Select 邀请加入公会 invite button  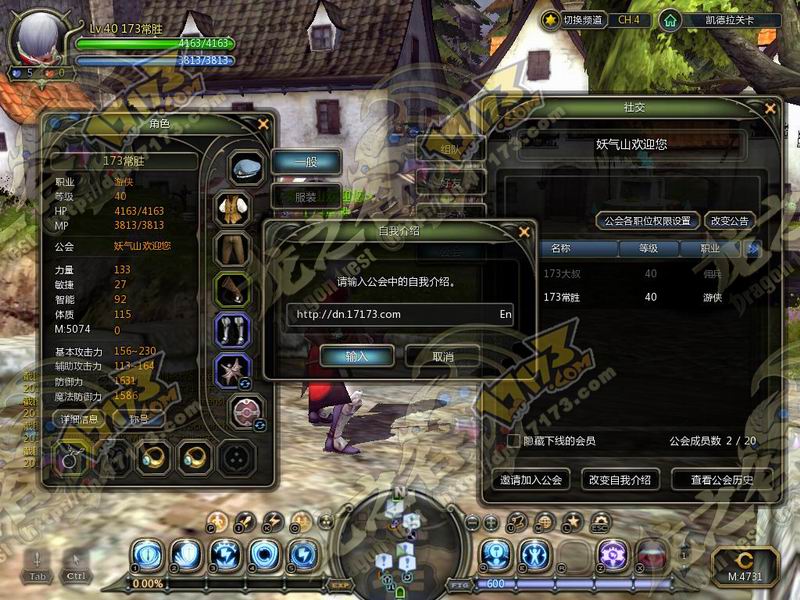(531, 480)
